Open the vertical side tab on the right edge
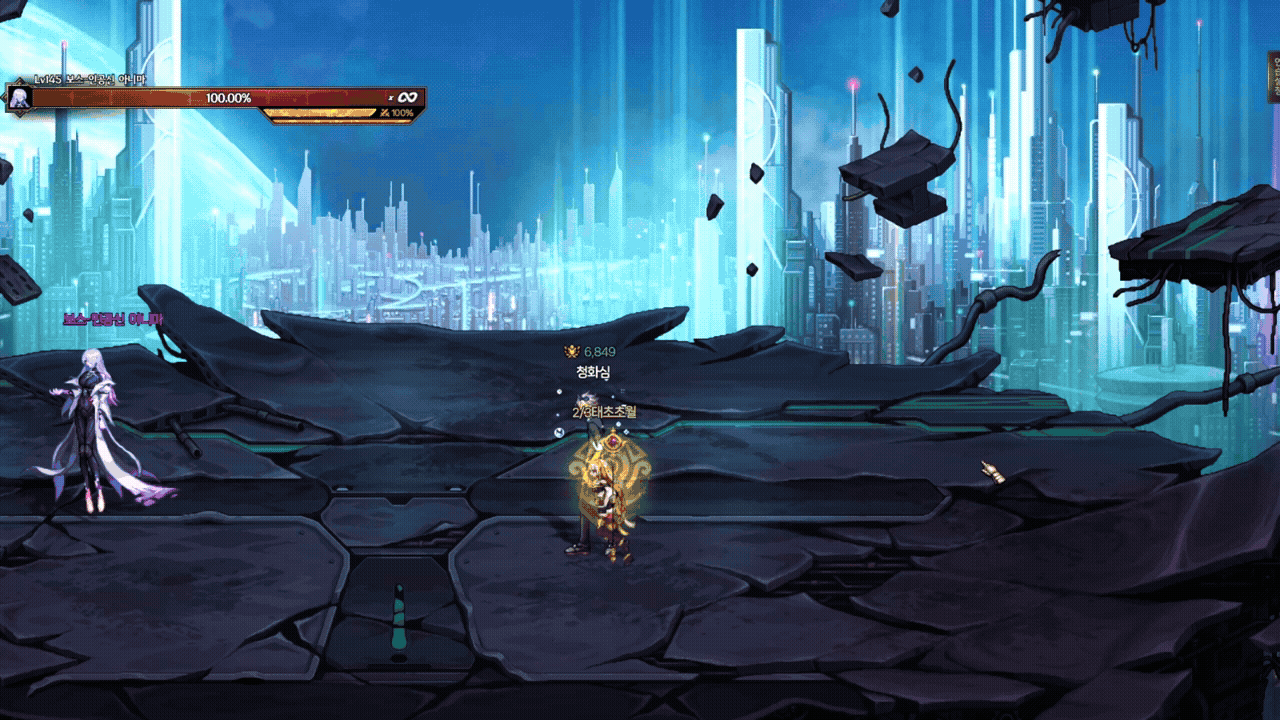Viewport: 1280px width, 720px height. 1273,77
